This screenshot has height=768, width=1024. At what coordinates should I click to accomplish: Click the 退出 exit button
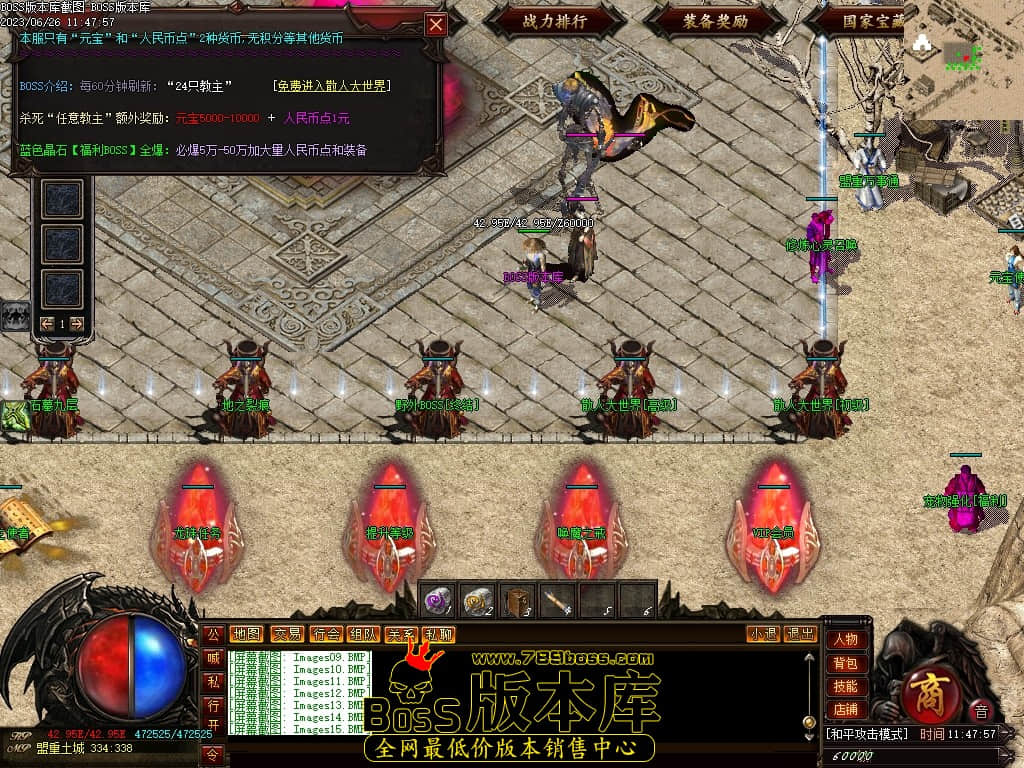click(800, 634)
